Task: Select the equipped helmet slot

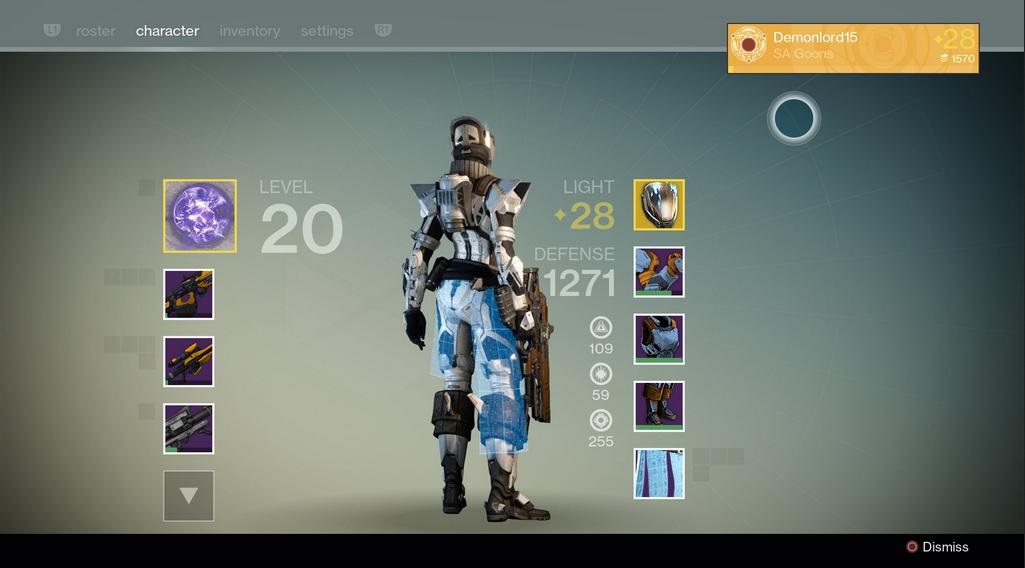Action: click(x=659, y=205)
